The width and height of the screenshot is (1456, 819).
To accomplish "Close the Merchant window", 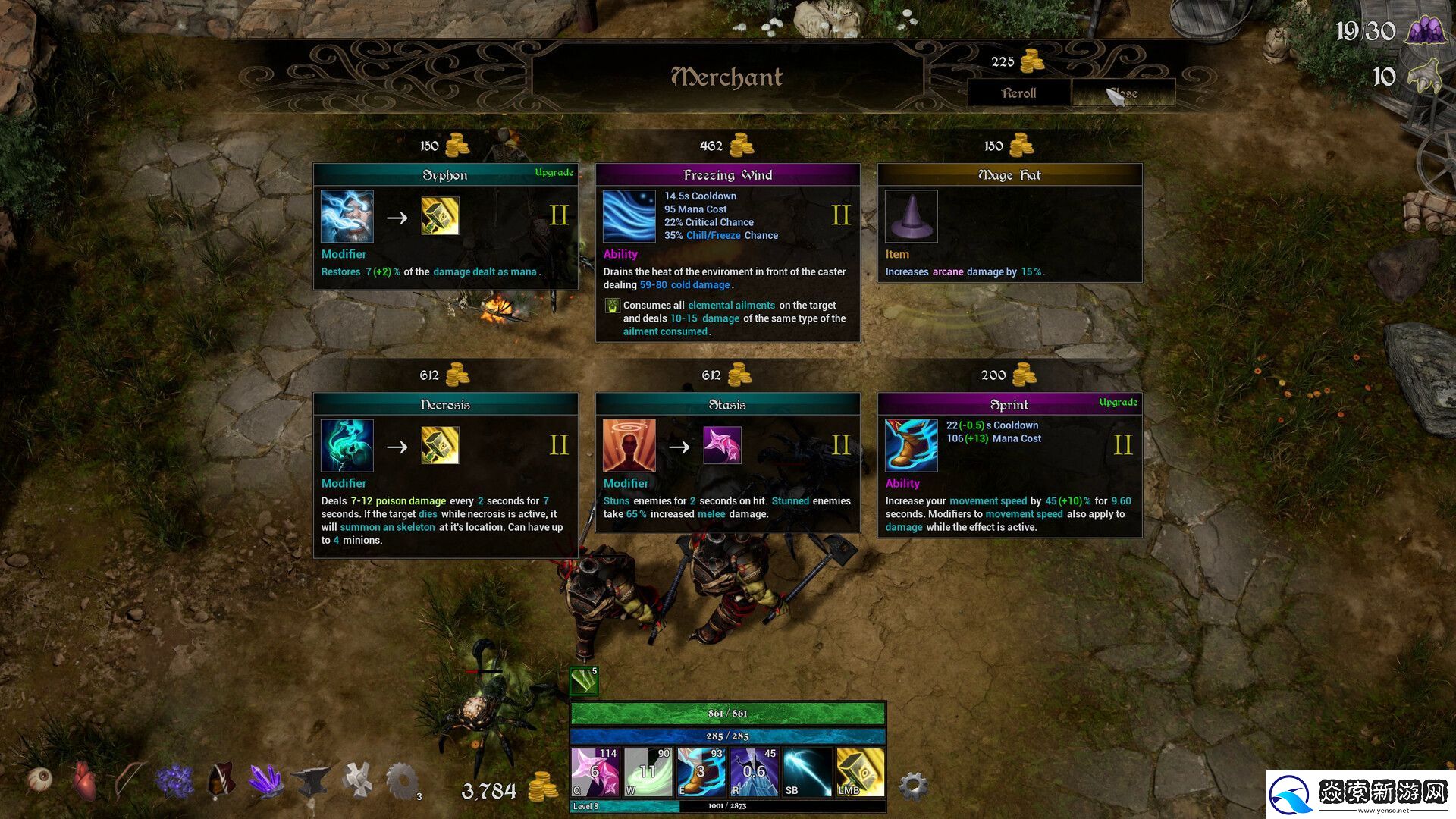I will click(1123, 93).
